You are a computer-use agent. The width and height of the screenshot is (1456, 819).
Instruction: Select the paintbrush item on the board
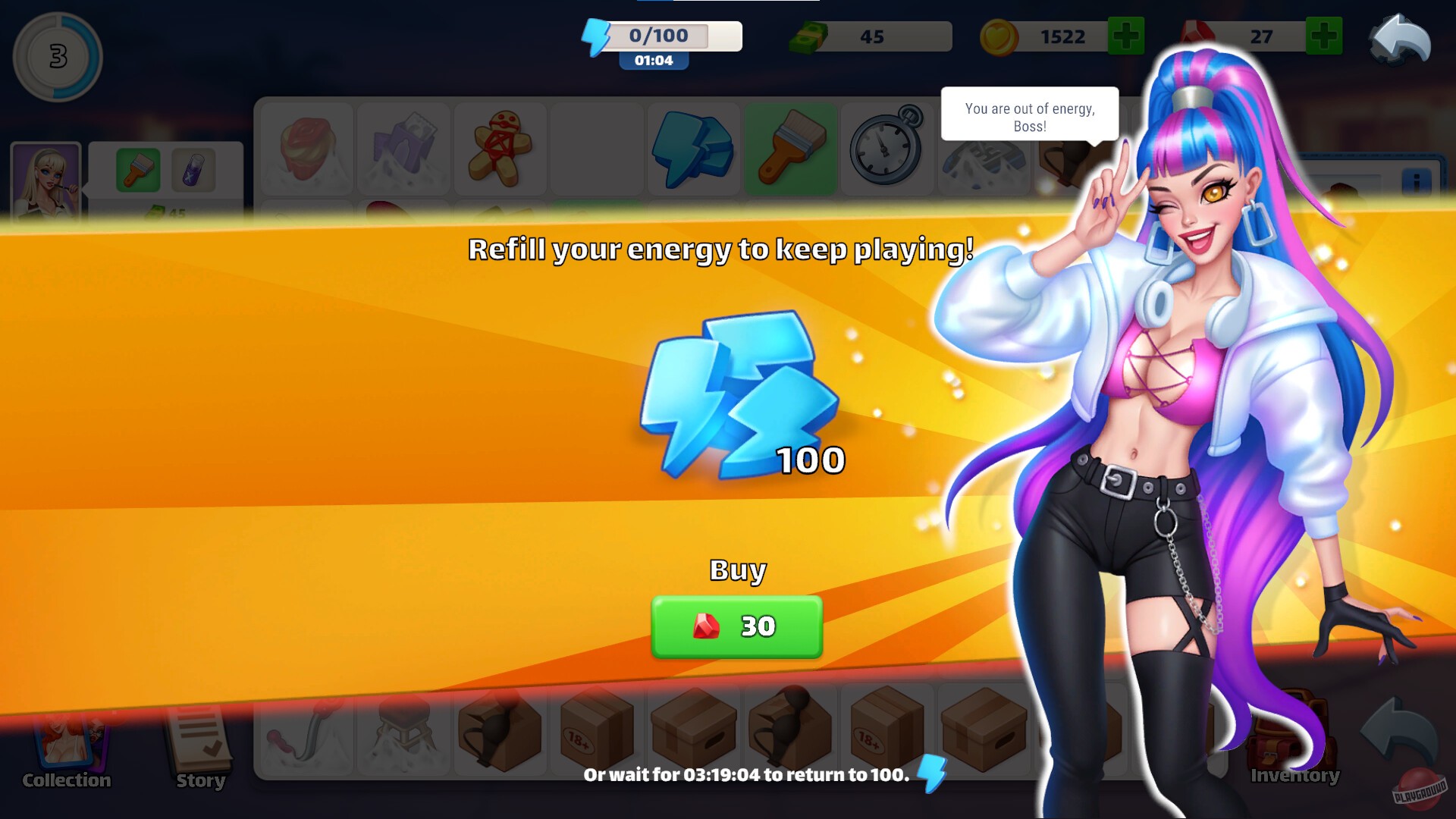tap(791, 146)
